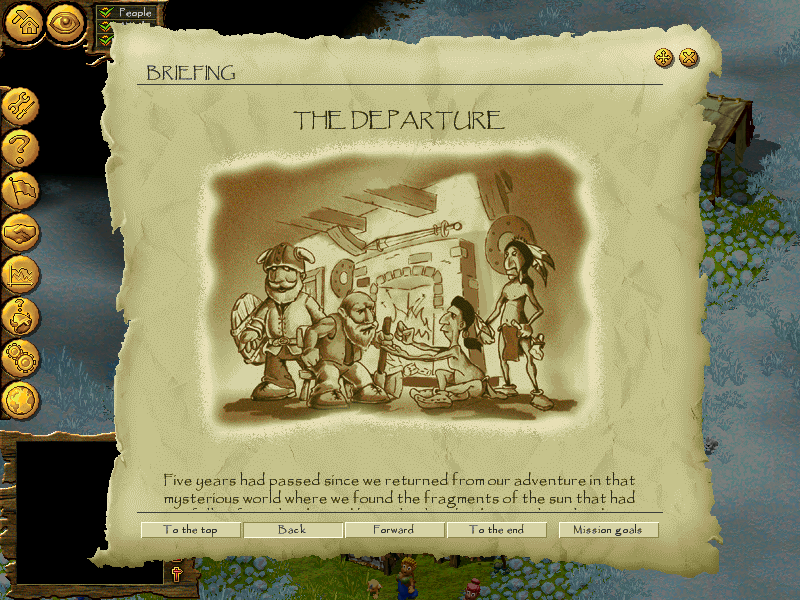Open the gears settings icon
The width and height of the screenshot is (800, 600).
pos(20,357)
